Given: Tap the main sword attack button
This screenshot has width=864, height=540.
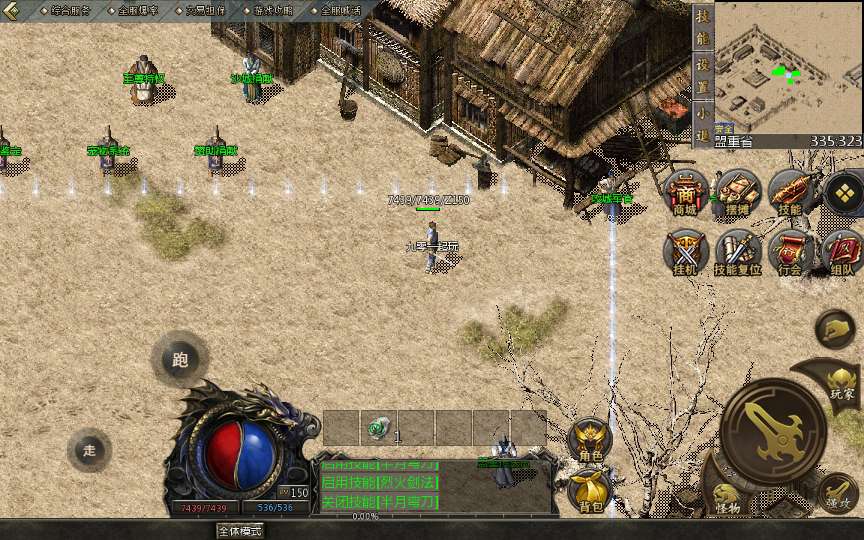Looking at the screenshot, I should tap(773, 430).
